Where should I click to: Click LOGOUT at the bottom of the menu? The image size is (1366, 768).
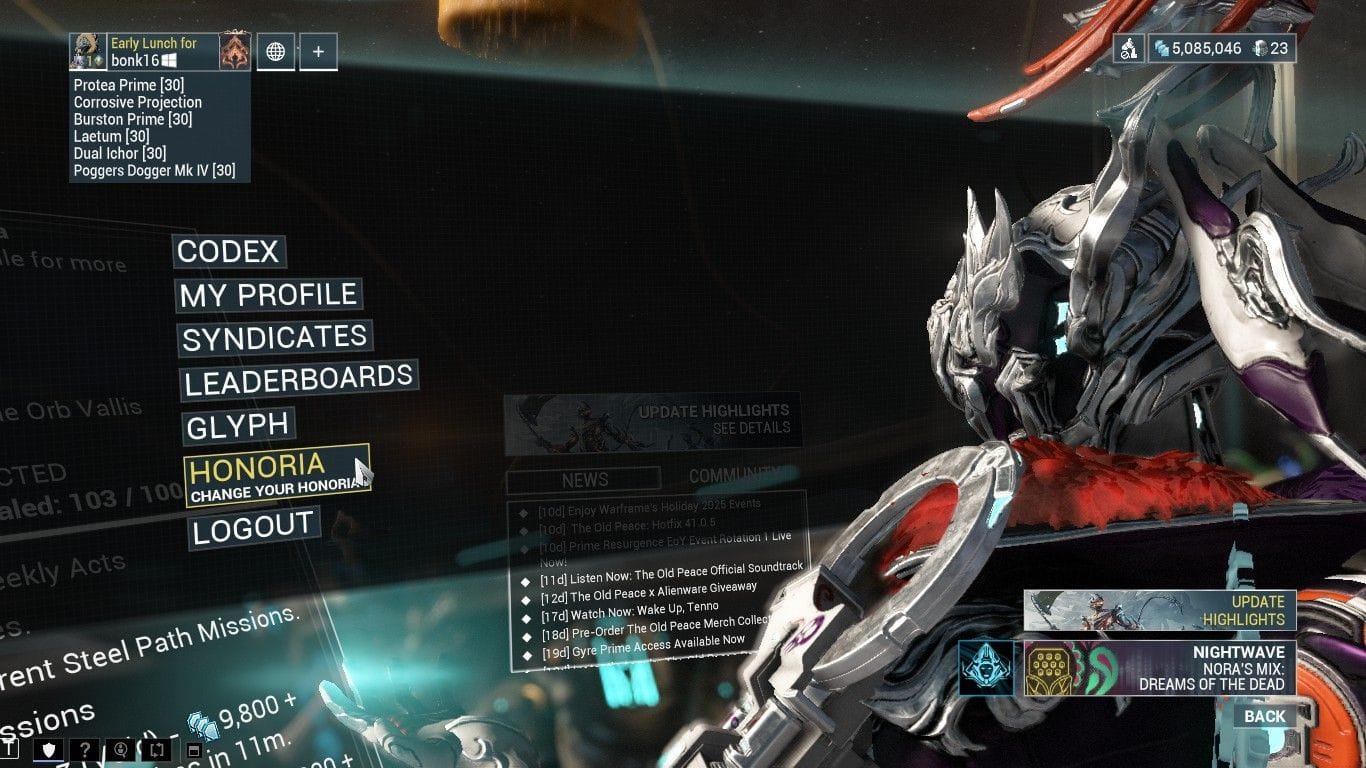252,524
